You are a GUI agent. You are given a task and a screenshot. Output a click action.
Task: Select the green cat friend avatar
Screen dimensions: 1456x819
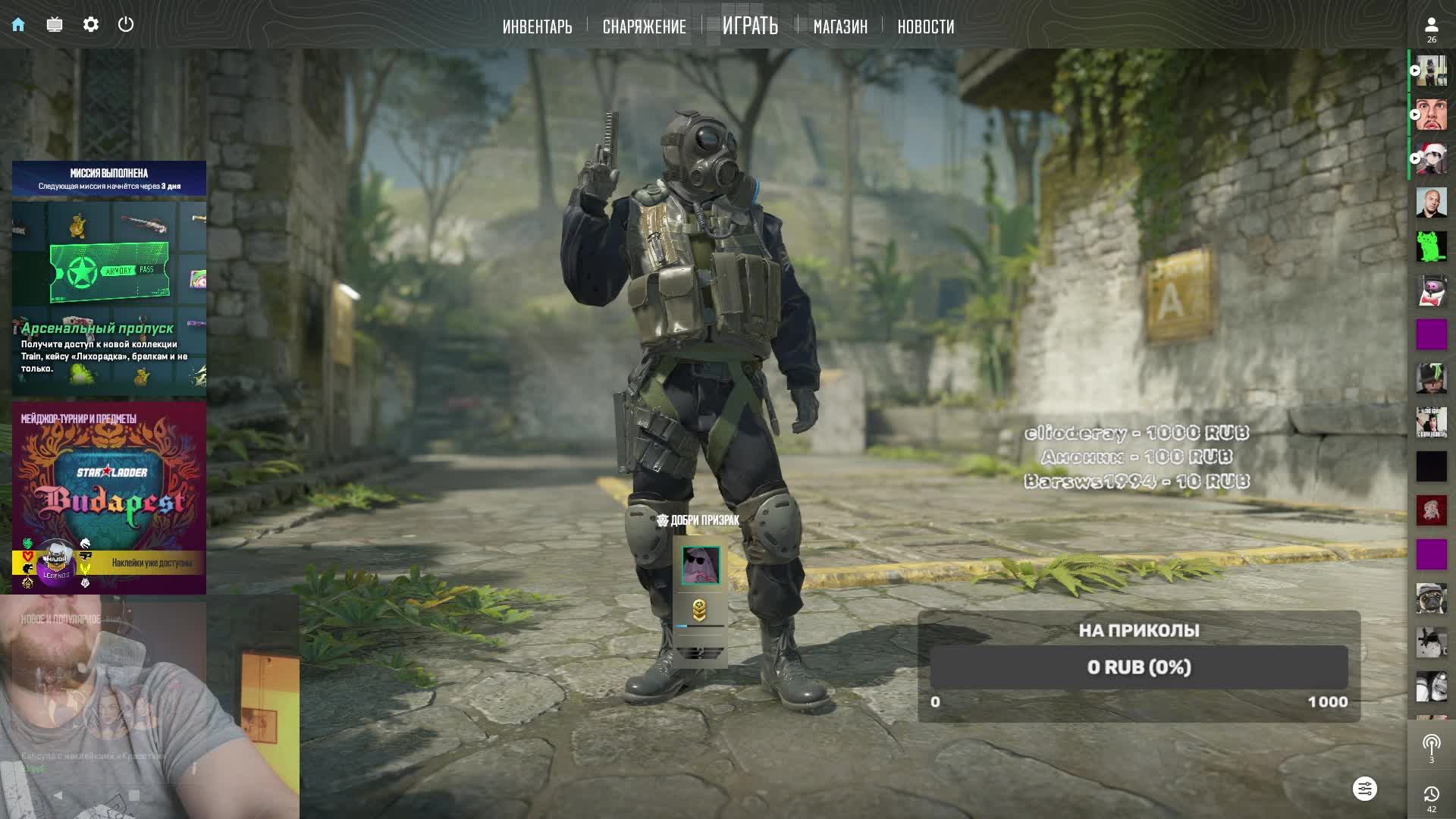pos(1431,246)
